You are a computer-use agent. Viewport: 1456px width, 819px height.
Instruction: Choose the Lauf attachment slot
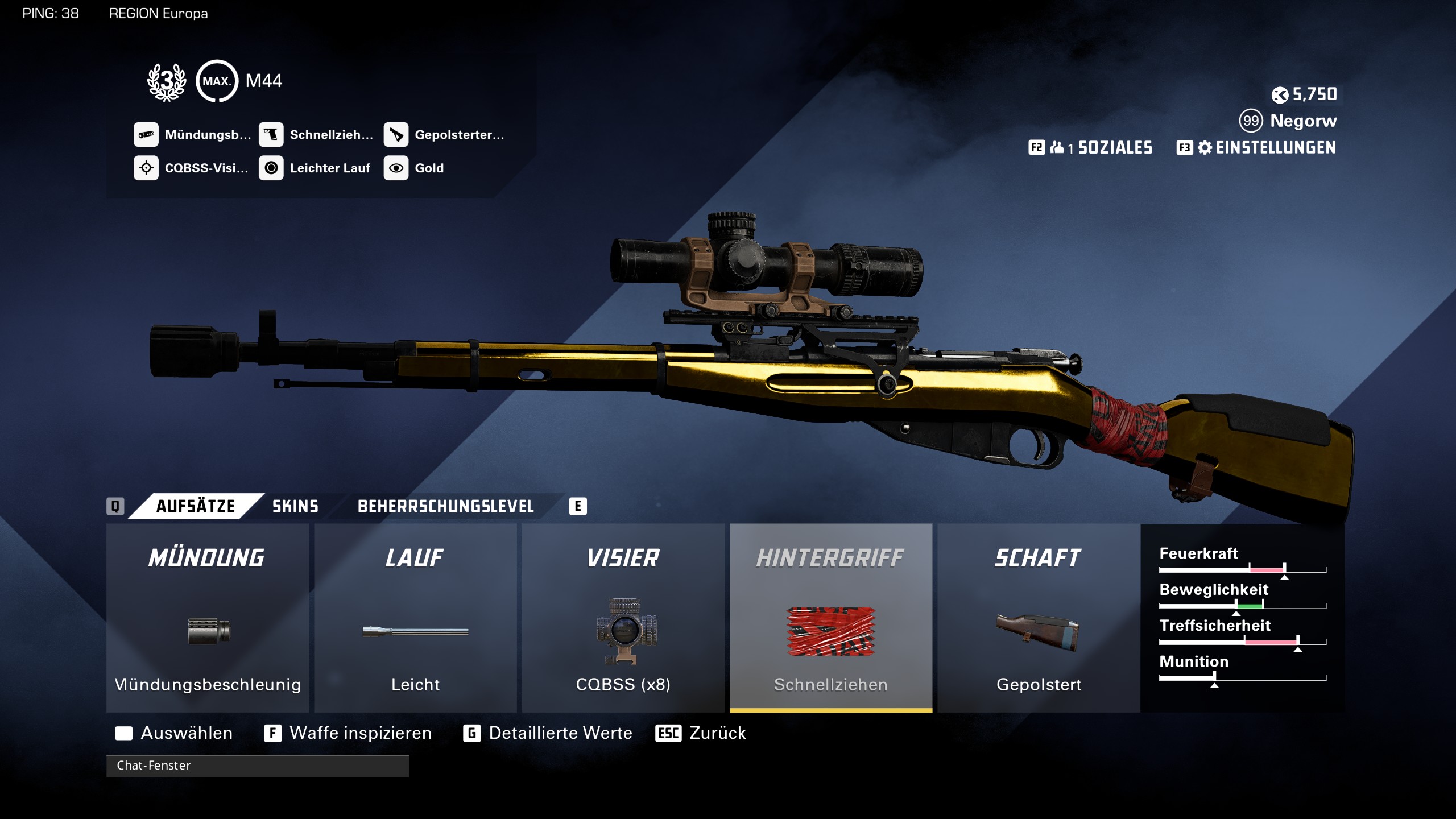coord(415,618)
